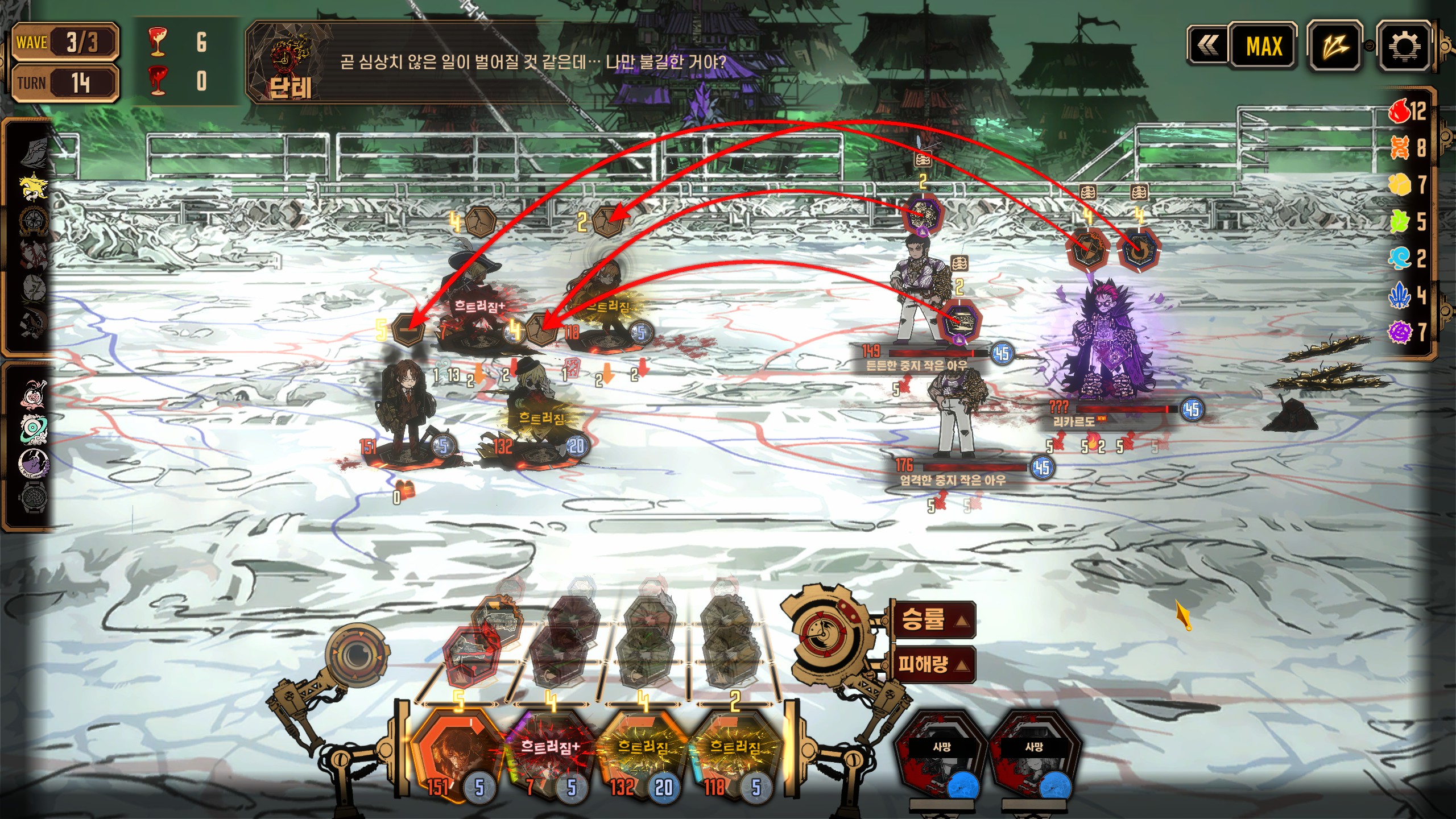This screenshot has width=1456, height=819.
Task: Select the sinner portrait with 151 HP
Action: coord(455,754)
